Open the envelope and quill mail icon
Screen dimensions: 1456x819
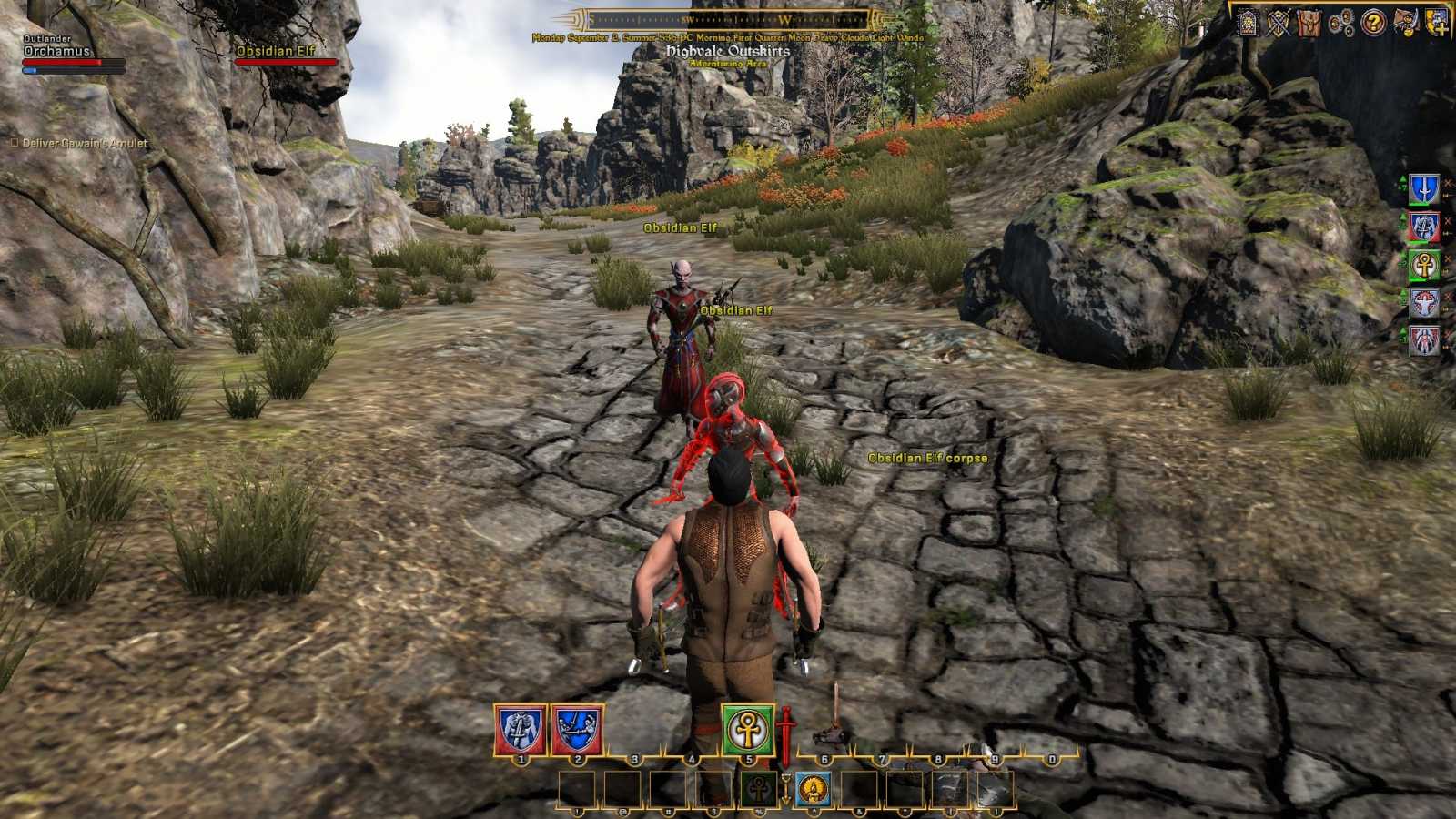click(x=1405, y=23)
